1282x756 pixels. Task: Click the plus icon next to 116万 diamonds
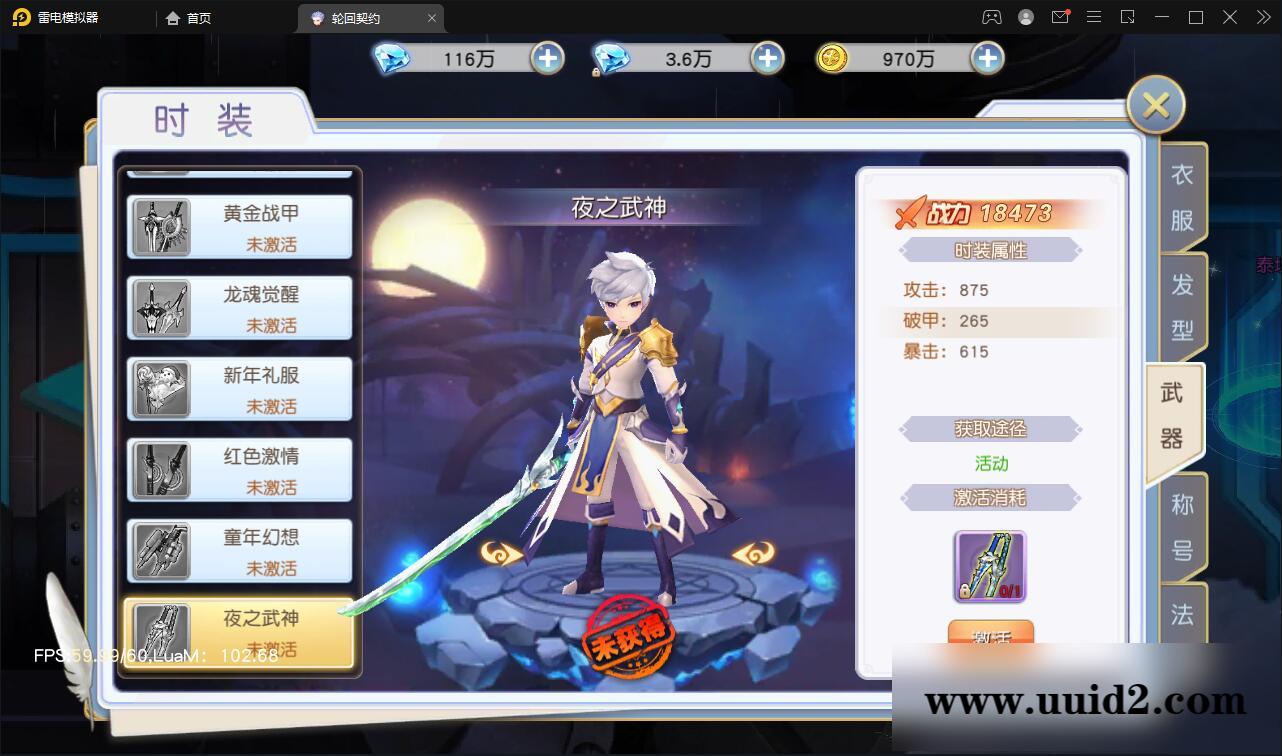pos(546,59)
